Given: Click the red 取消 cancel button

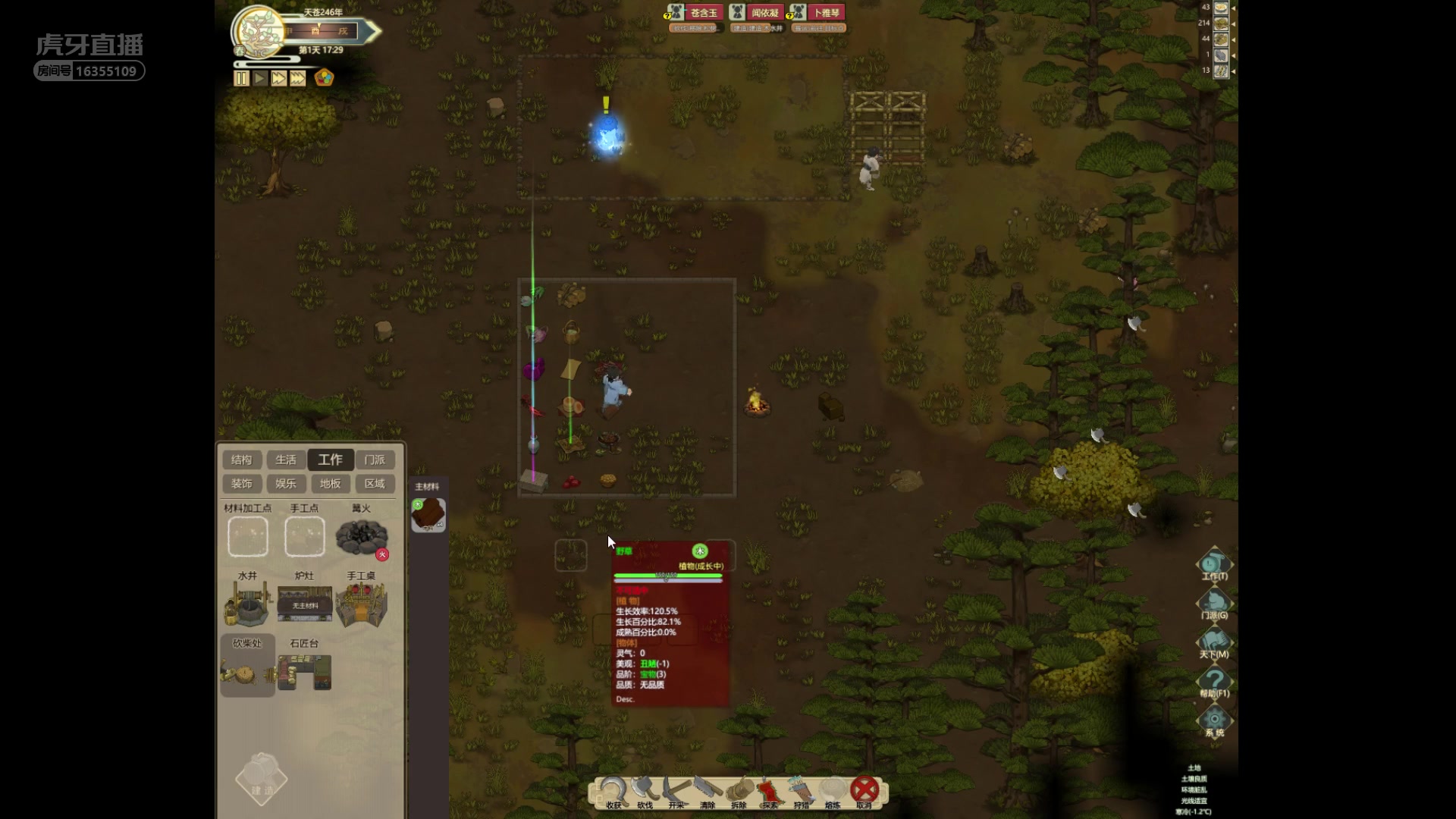Looking at the screenshot, I should tap(864, 791).
